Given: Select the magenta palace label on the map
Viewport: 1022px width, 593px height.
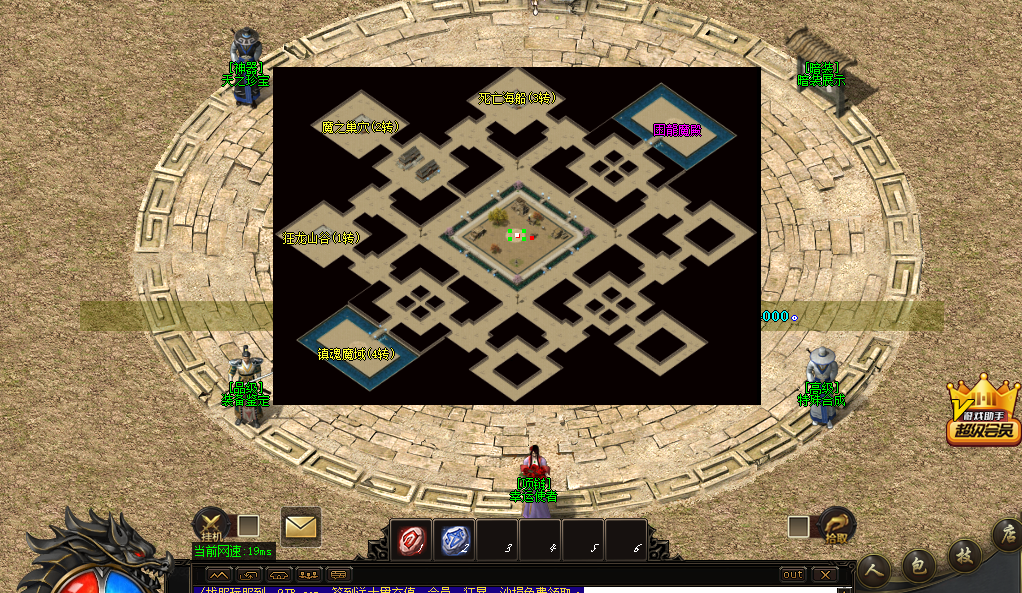Looking at the screenshot, I should pyautogui.click(x=677, y=129).
